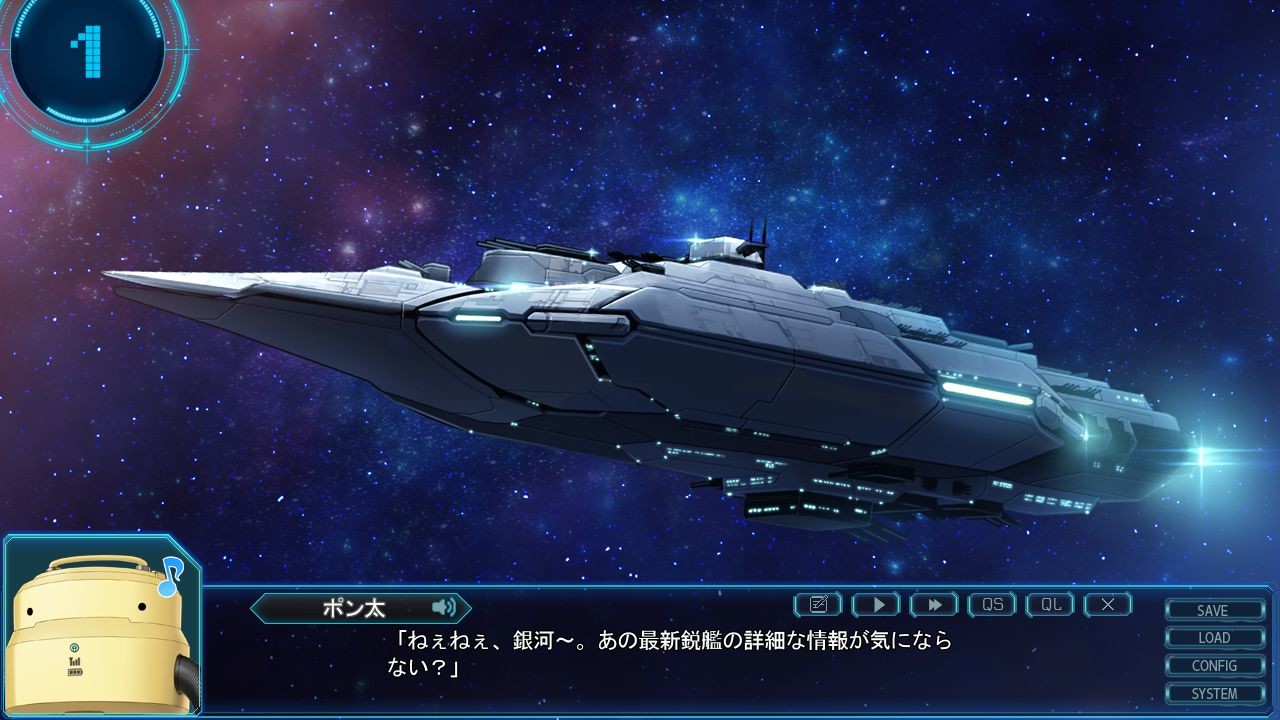Screen dimensions: 1280x720
Task: Open the SYSTEM menu
Action: click(1214, 693)
